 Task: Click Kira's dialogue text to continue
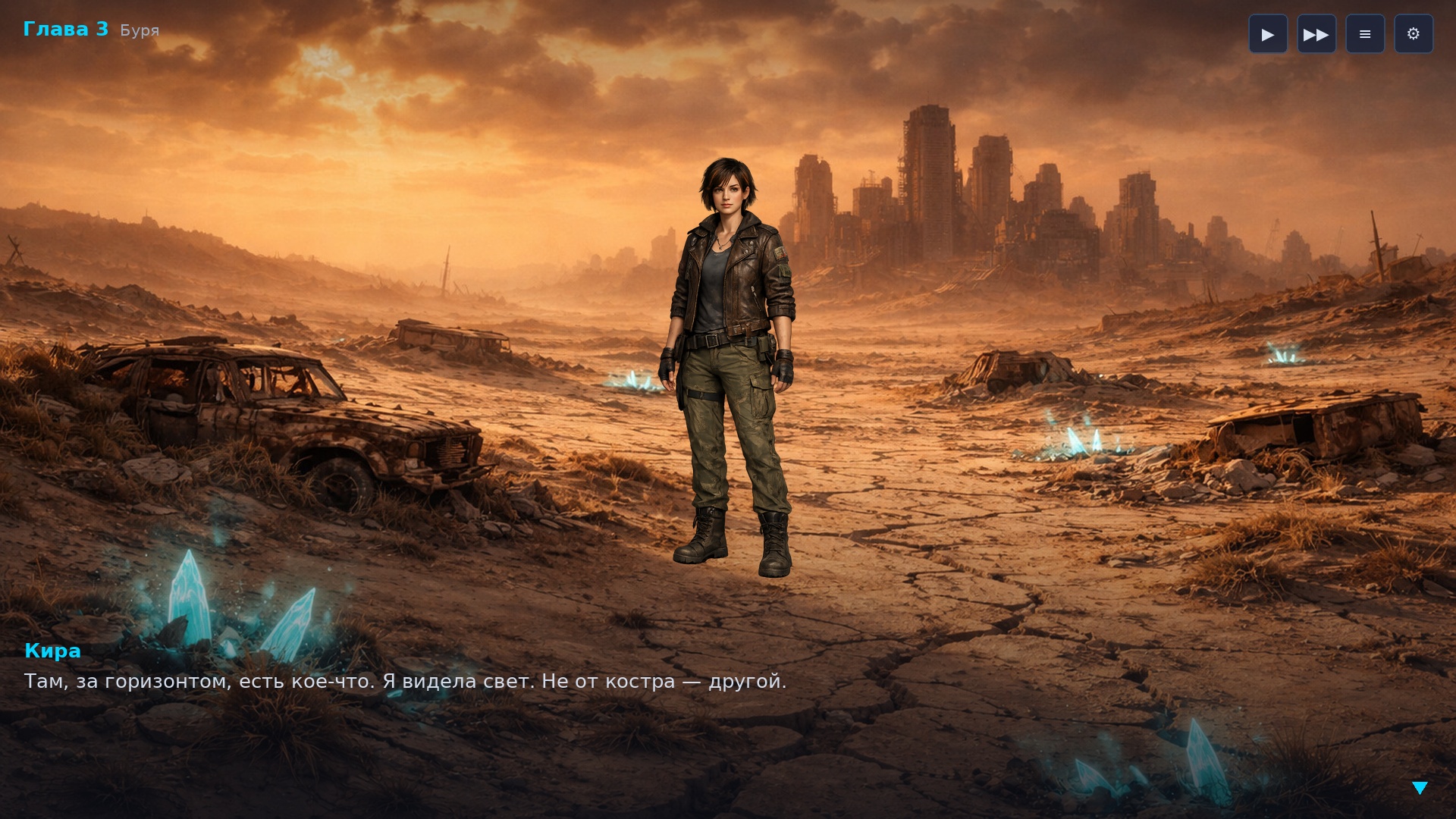pyautogui.click(x=405, y=681)
